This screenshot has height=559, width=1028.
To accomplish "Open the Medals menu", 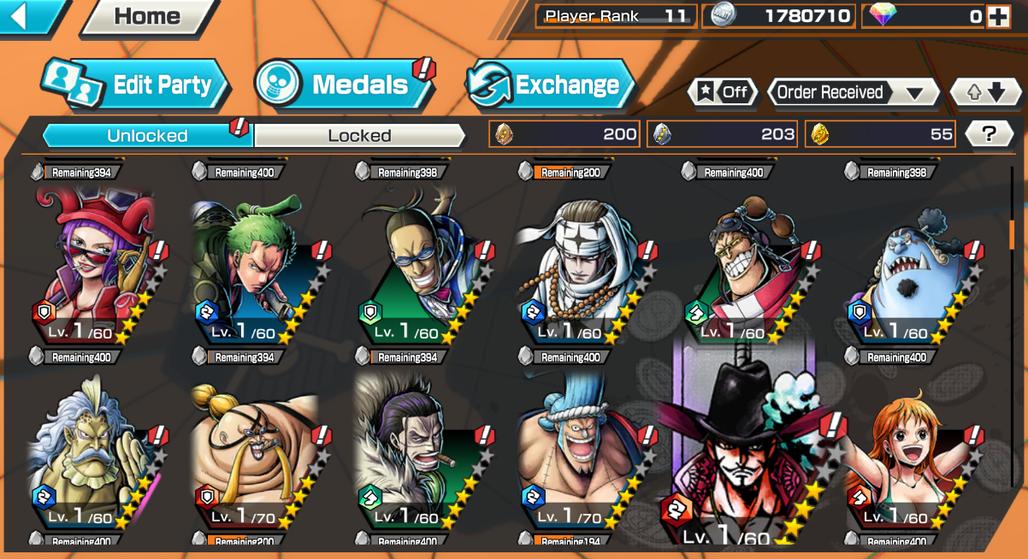I will 346,85.
